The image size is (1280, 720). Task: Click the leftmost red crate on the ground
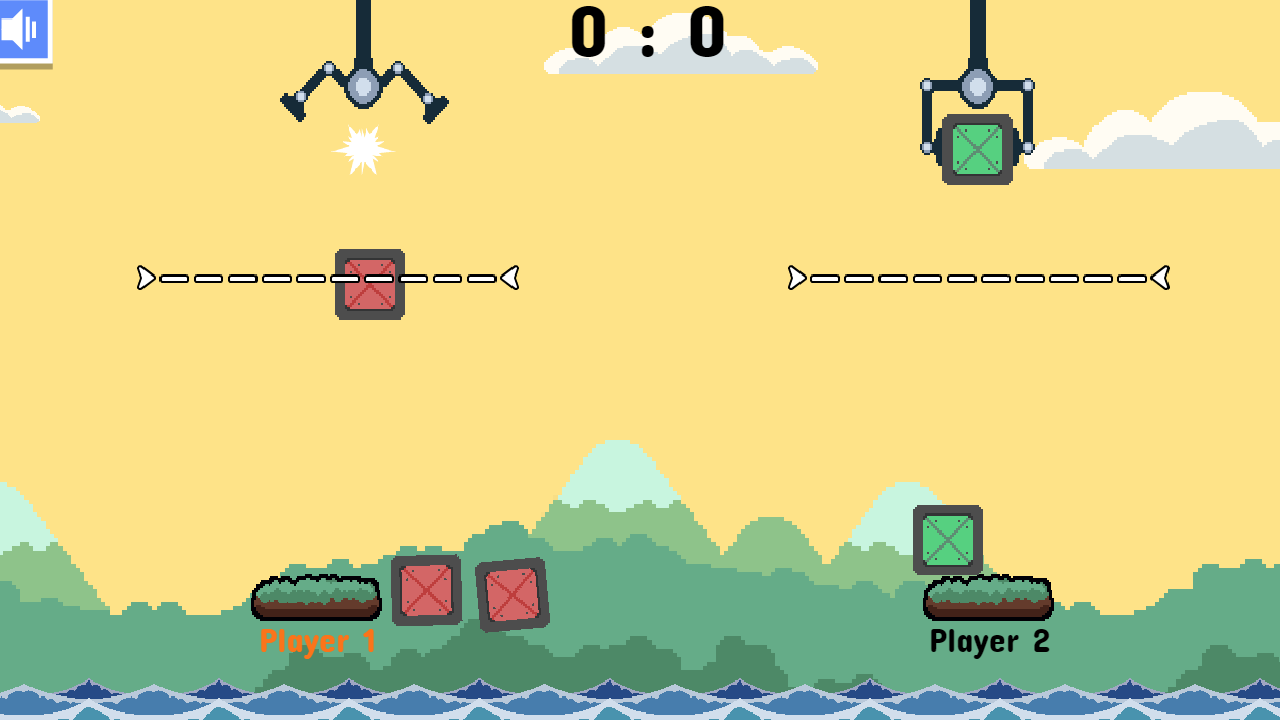pos(427,592)
